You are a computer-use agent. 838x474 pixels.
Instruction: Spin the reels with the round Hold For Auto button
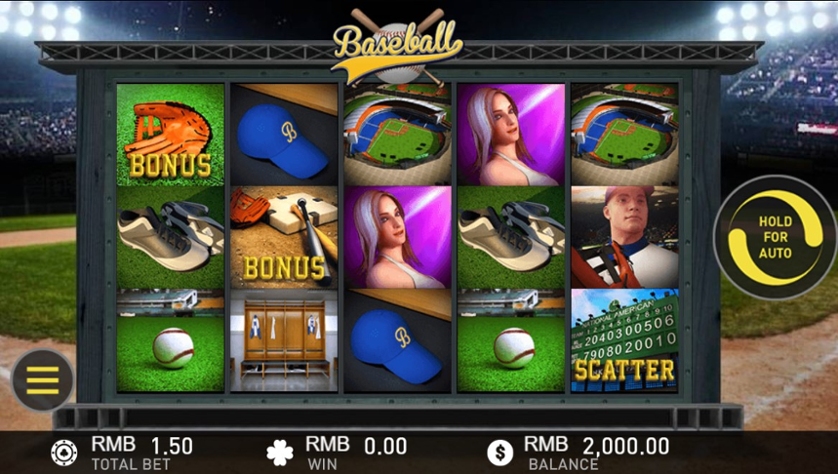(774, 238)
